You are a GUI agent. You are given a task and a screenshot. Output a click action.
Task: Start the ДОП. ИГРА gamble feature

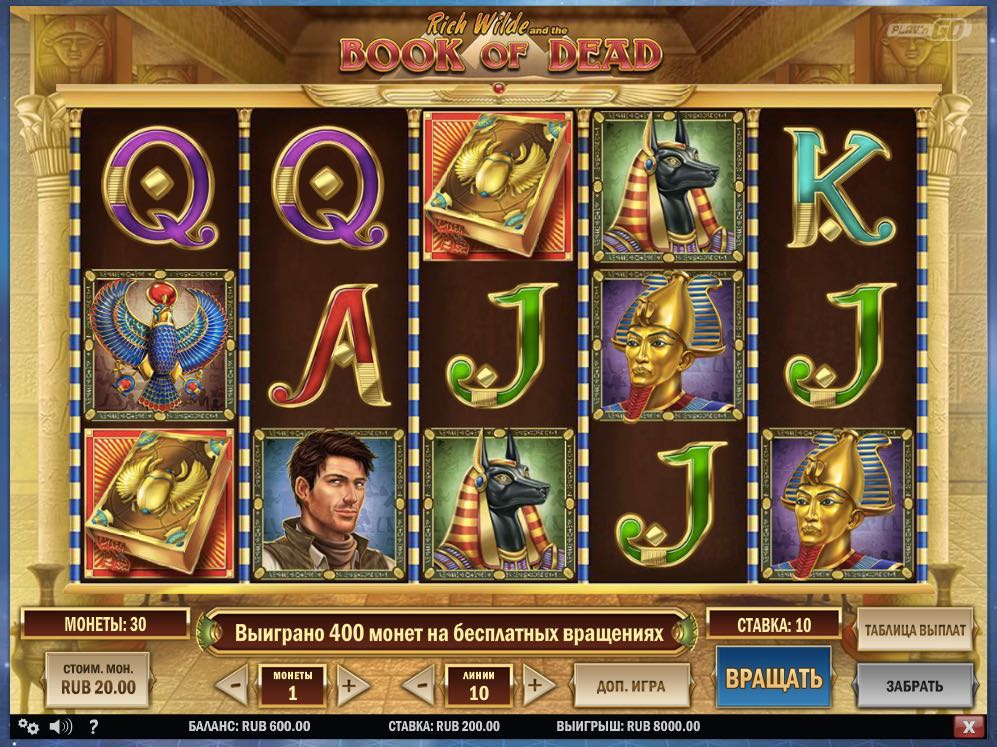632,686
